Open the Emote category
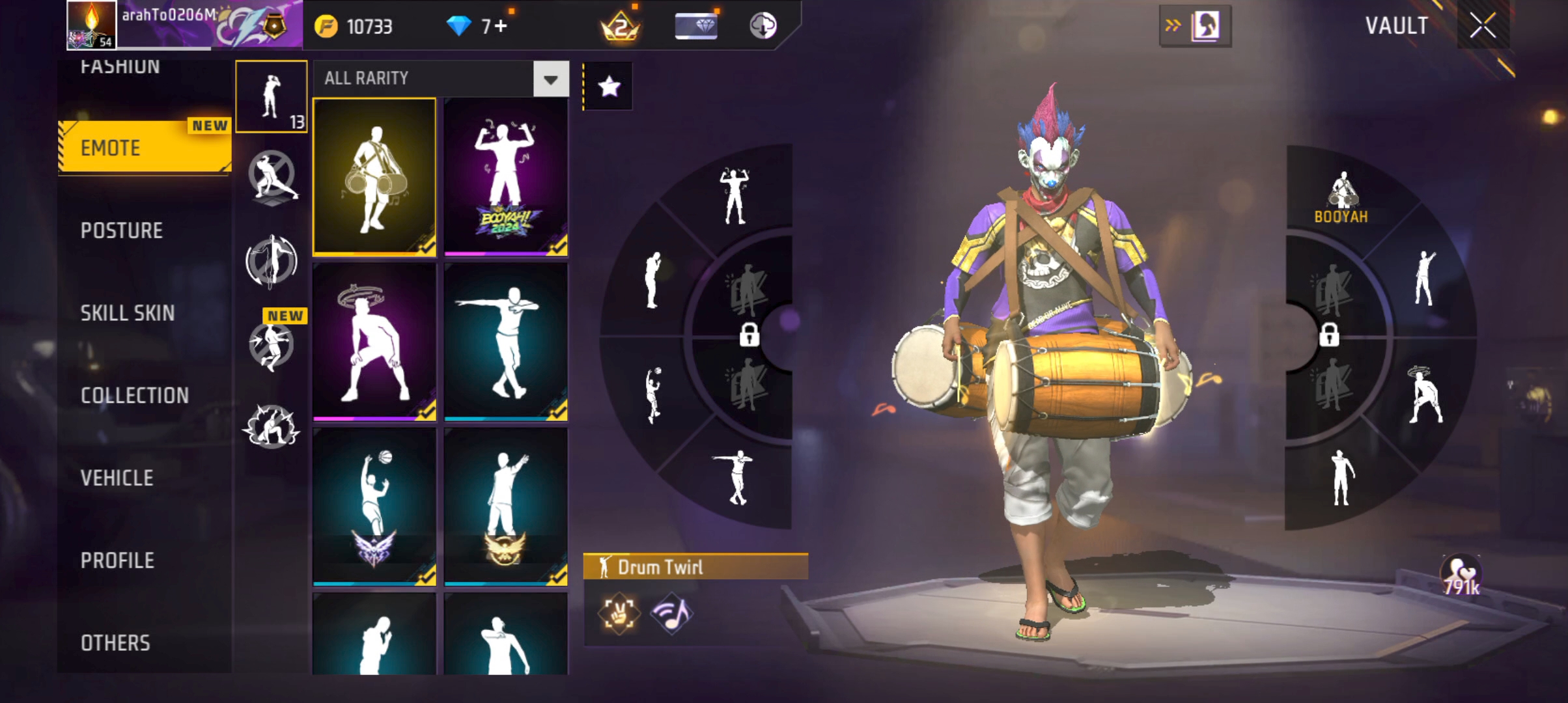Screen dimensions: 1568x703 [x=145, y=148]
